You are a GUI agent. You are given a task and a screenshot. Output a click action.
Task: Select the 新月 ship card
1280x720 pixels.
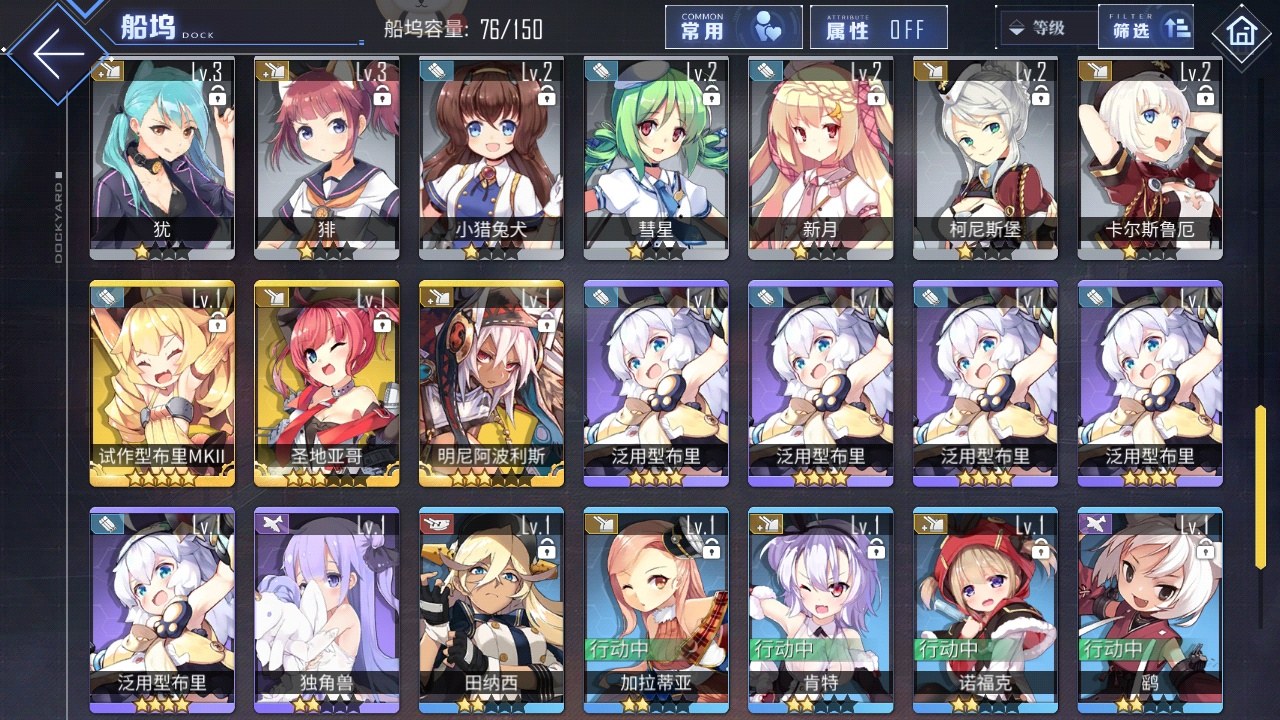point(820,155)
